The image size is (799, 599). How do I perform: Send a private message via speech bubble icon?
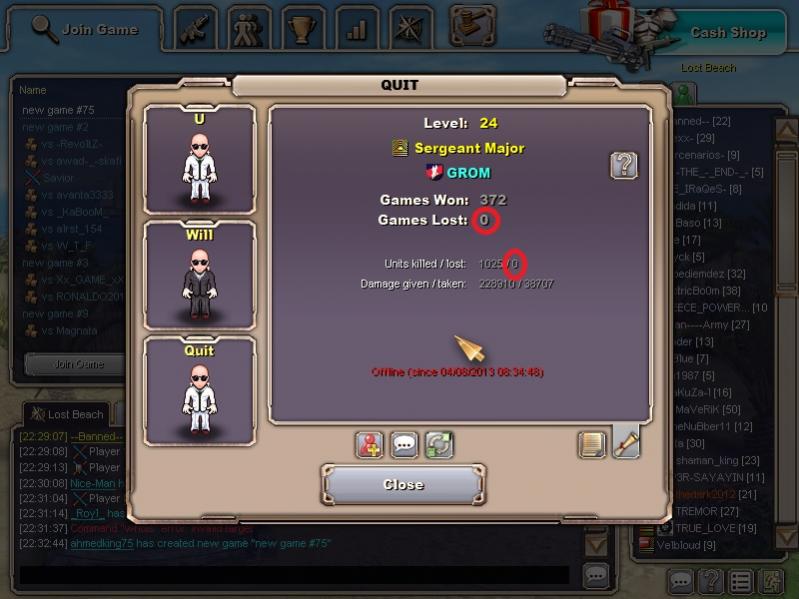pyautogui.click(x=404, y=444)
